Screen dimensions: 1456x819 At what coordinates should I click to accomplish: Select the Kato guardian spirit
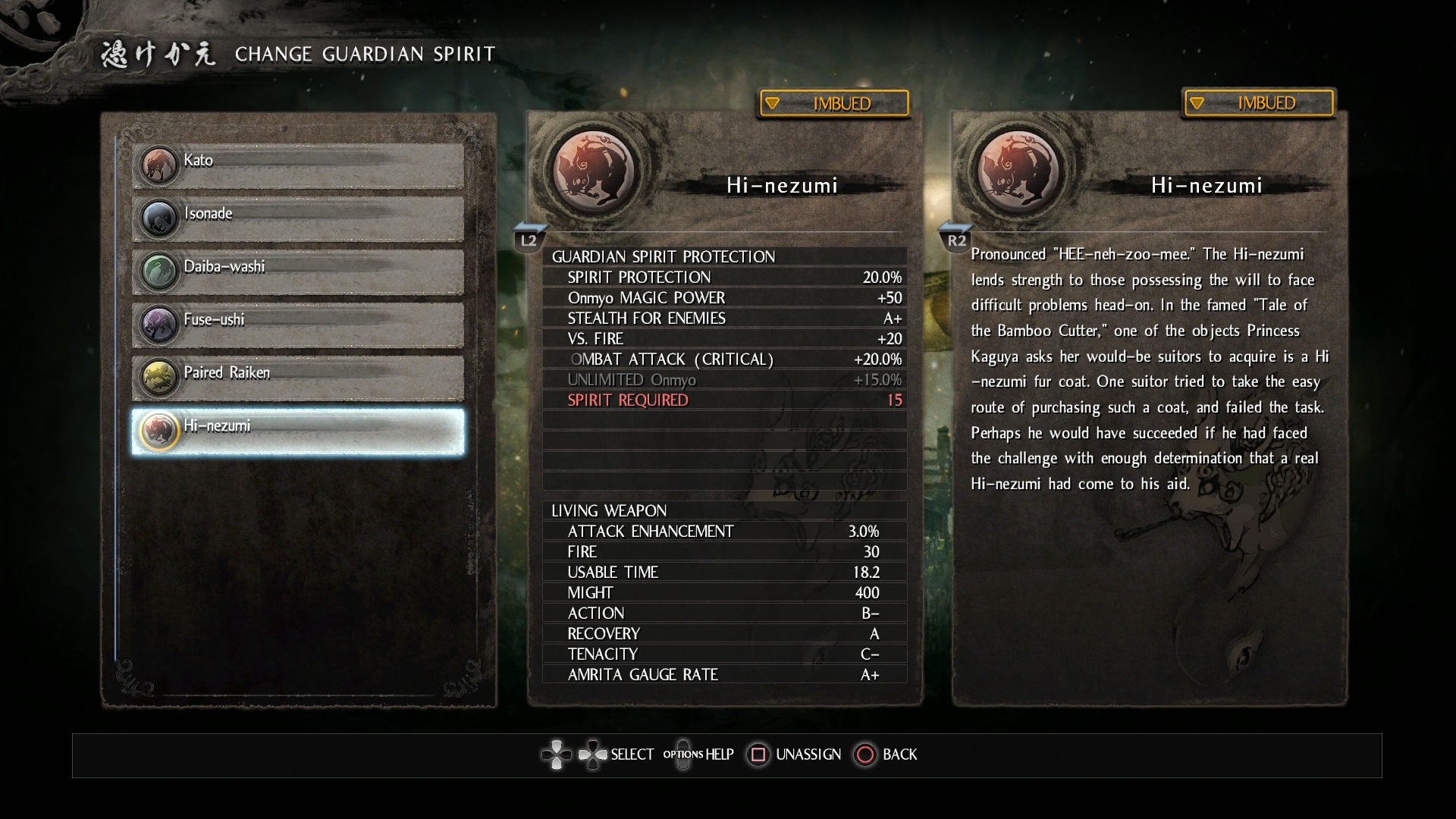pos(298,165)
